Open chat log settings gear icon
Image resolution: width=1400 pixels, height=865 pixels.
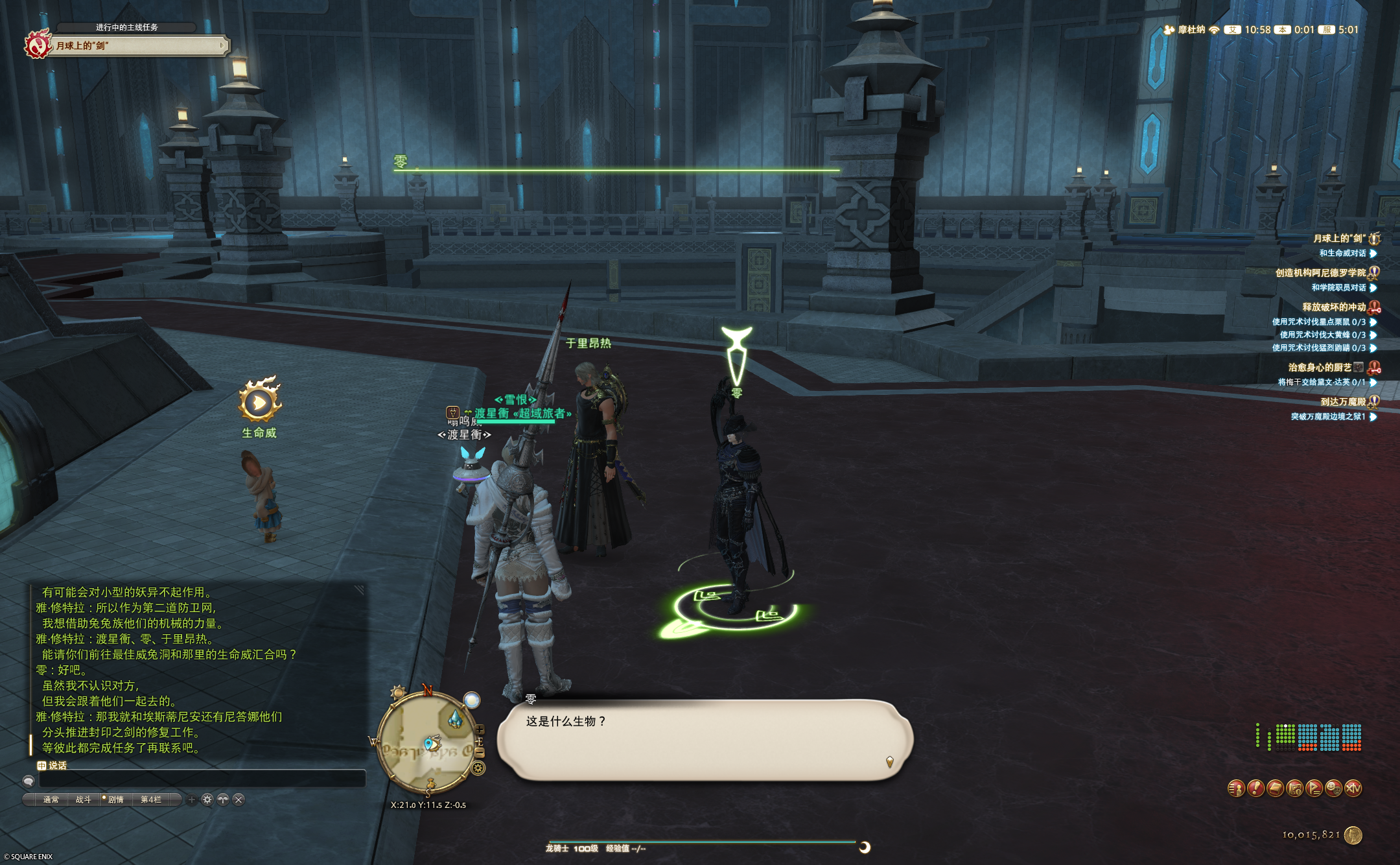[207, 800]
